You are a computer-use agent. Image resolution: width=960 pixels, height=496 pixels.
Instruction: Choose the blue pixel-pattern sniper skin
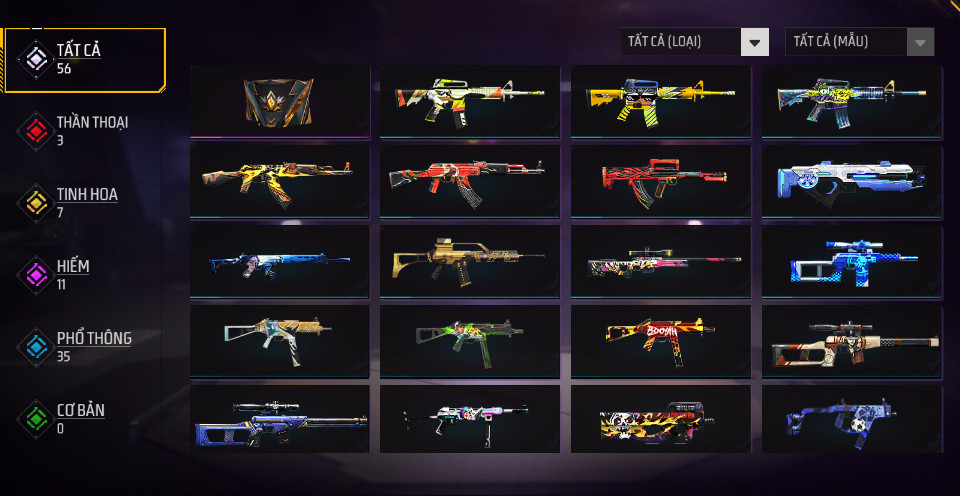[x=851, y=260]
